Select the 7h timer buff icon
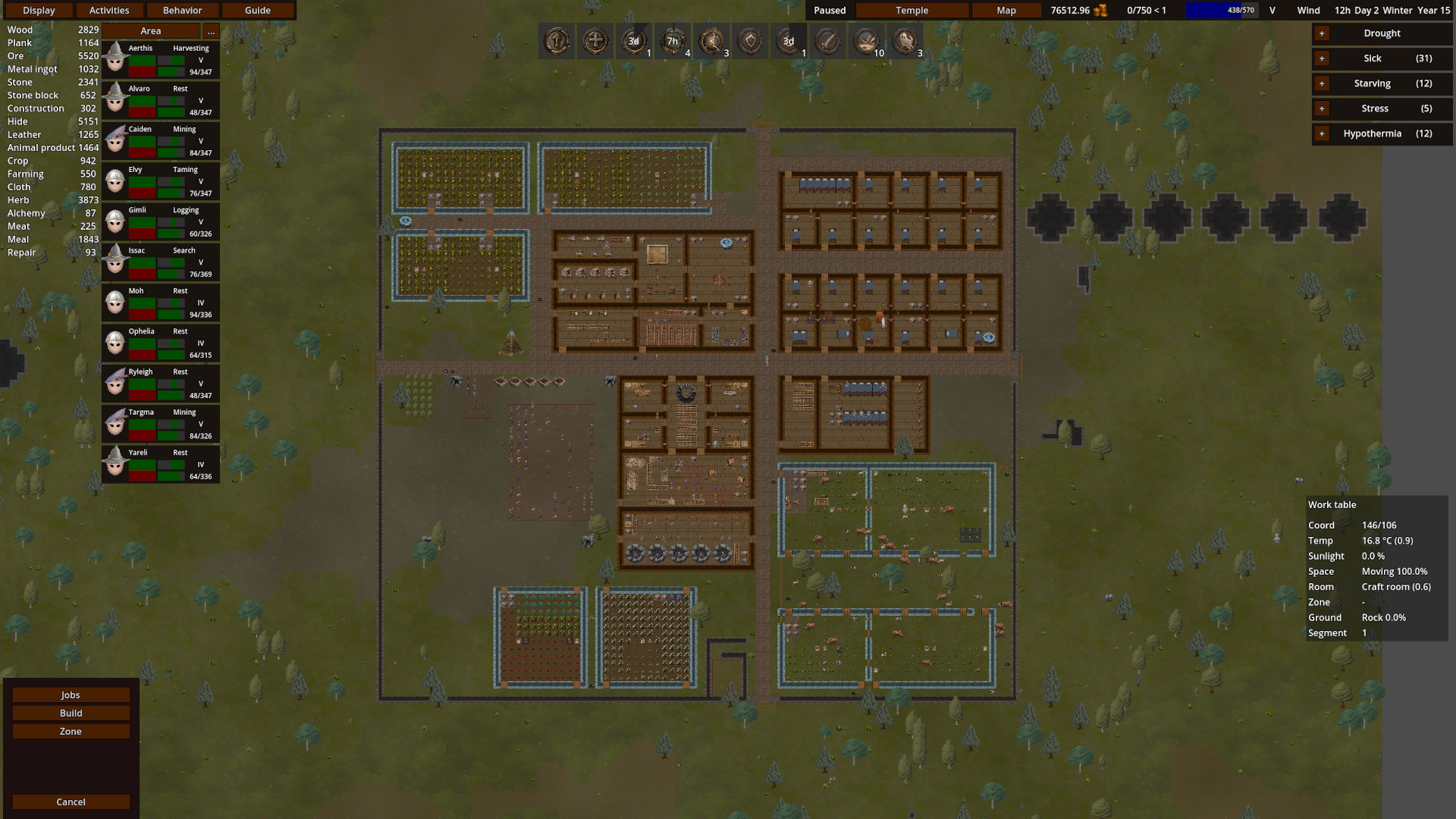Viewport: 1456px width, 819px height. coord(673,42)
